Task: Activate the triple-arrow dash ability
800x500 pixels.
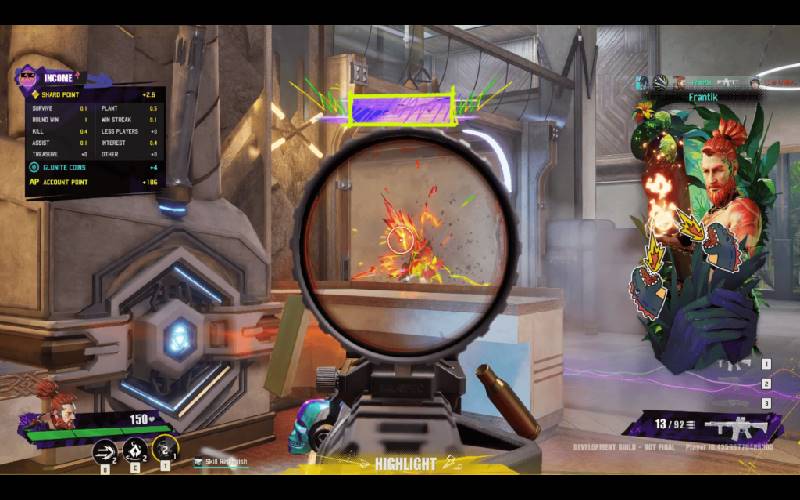Action: coord(103,451)
